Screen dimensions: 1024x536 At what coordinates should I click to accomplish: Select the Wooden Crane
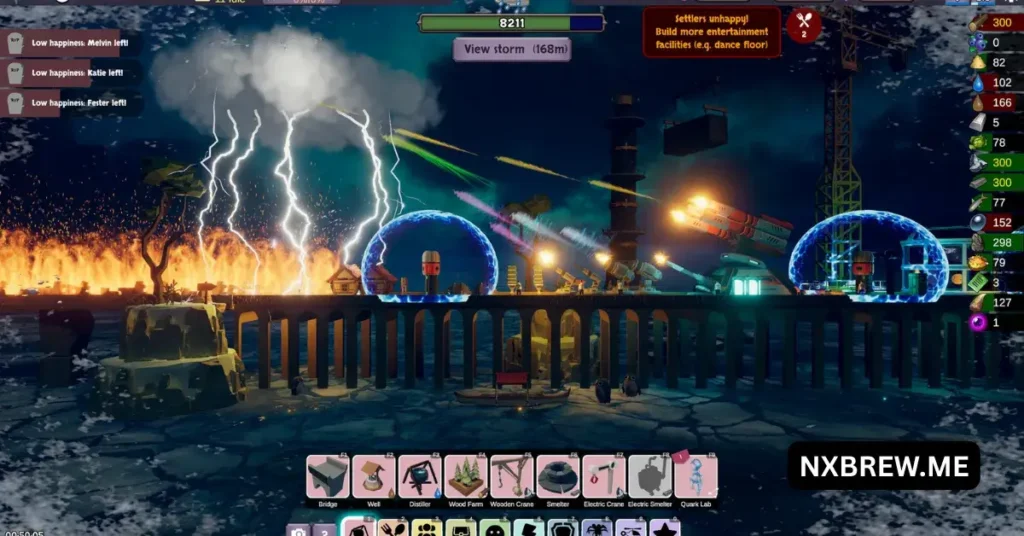tap(511, 476)
